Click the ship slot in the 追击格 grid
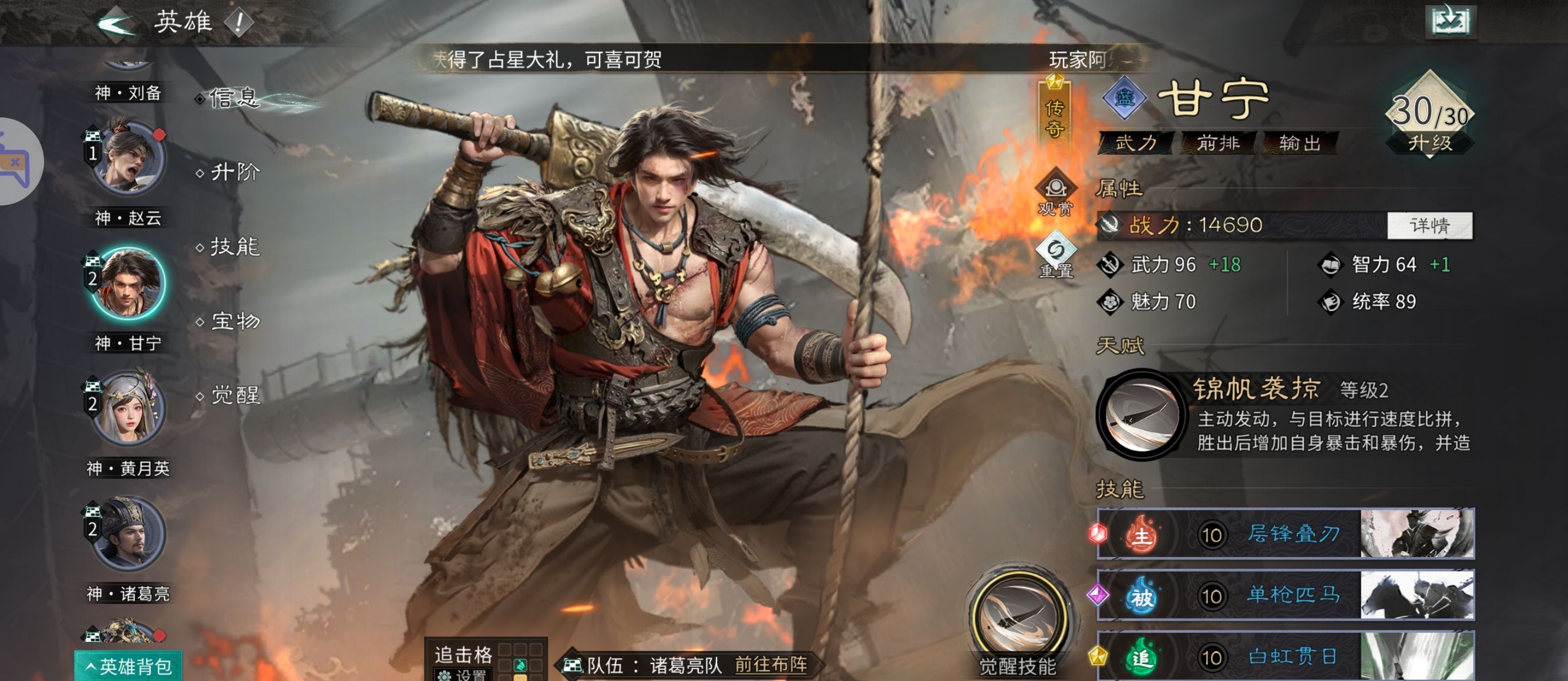Viewport: 1568px width, 681px height. 520,667
